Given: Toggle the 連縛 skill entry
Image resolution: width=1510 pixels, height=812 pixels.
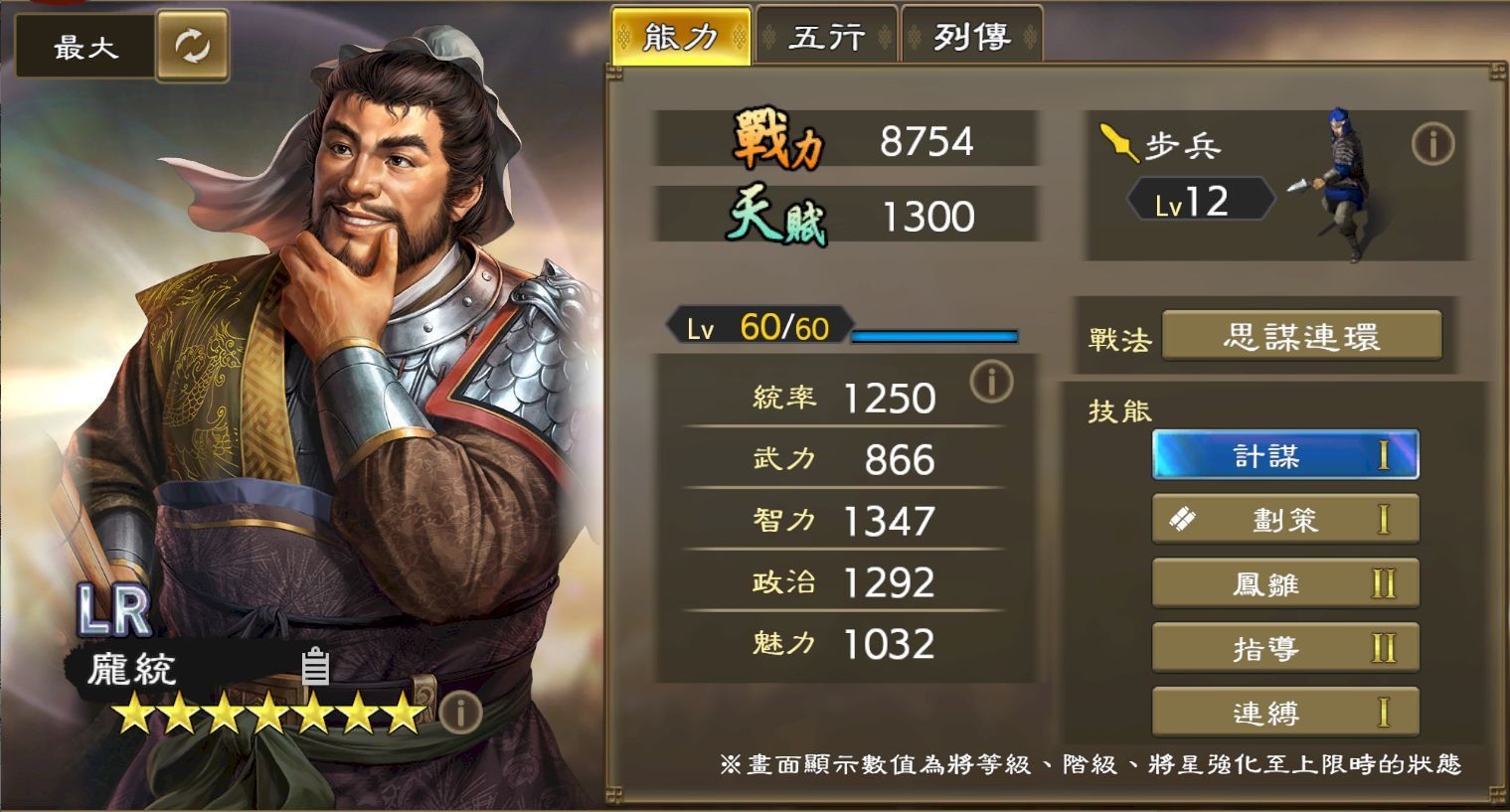Looking at the screenshot, I should click(1284, 712).
